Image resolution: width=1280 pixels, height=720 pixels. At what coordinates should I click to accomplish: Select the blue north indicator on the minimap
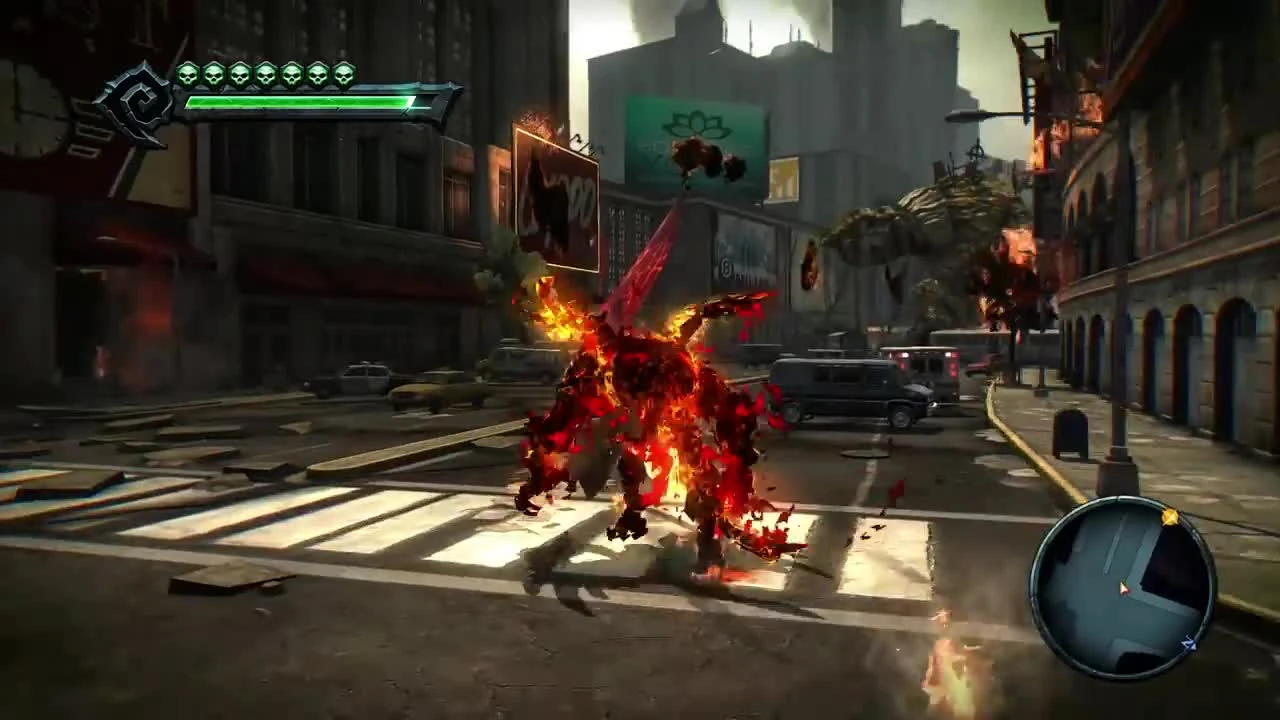1189,644
